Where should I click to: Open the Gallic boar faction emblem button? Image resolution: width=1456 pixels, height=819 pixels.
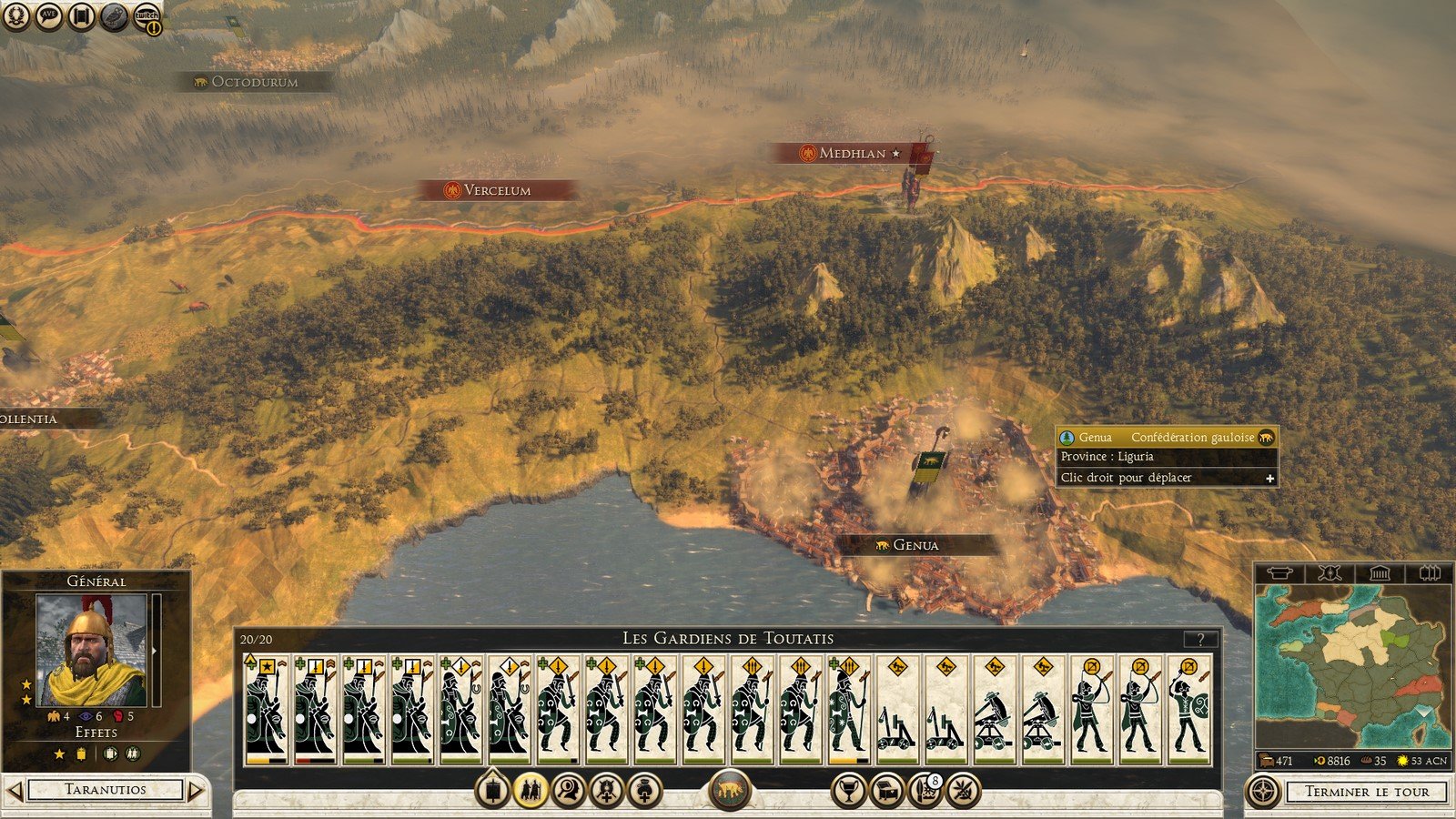[729, 790]
